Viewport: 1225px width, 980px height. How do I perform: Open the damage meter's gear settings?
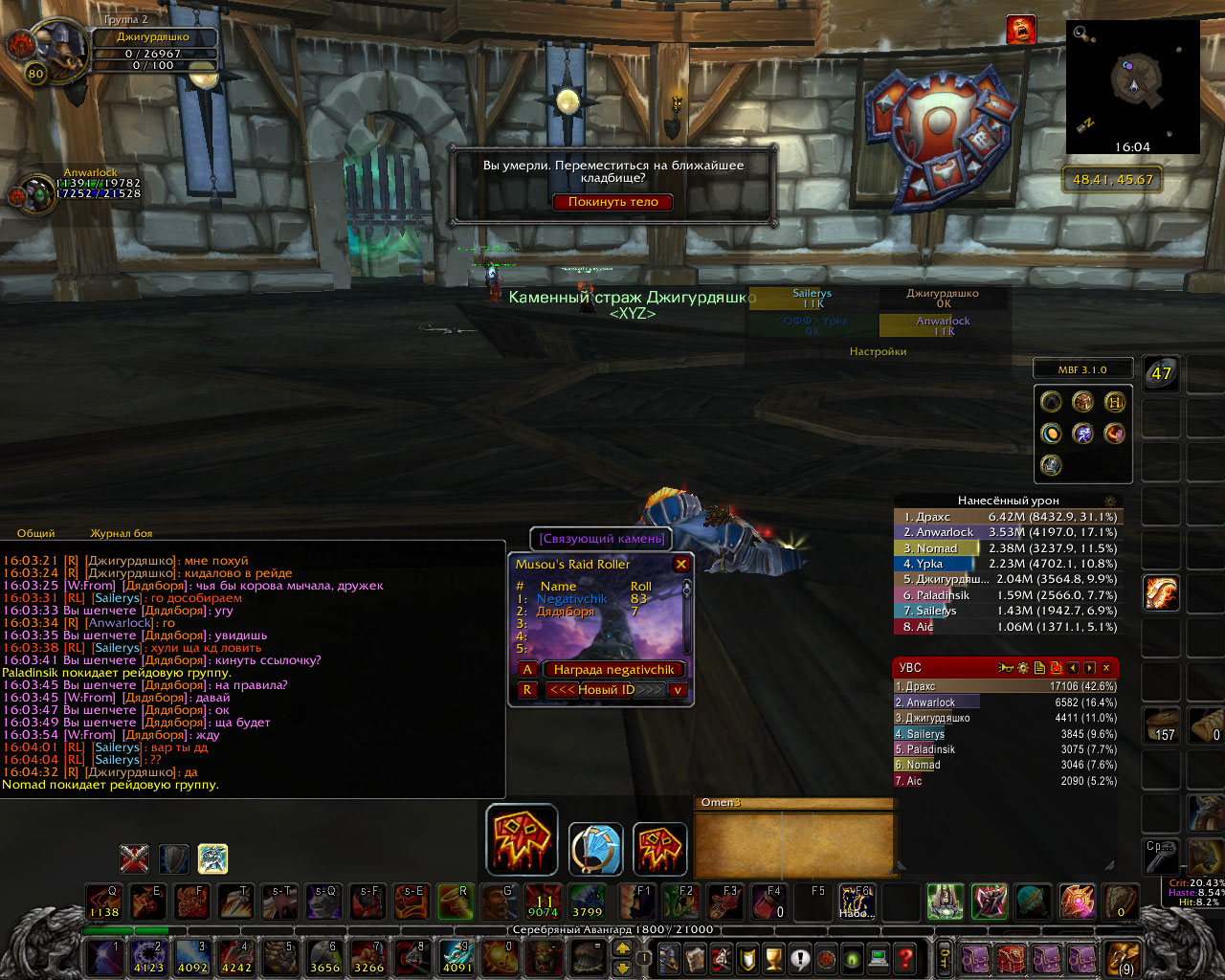pos(1110,501)
